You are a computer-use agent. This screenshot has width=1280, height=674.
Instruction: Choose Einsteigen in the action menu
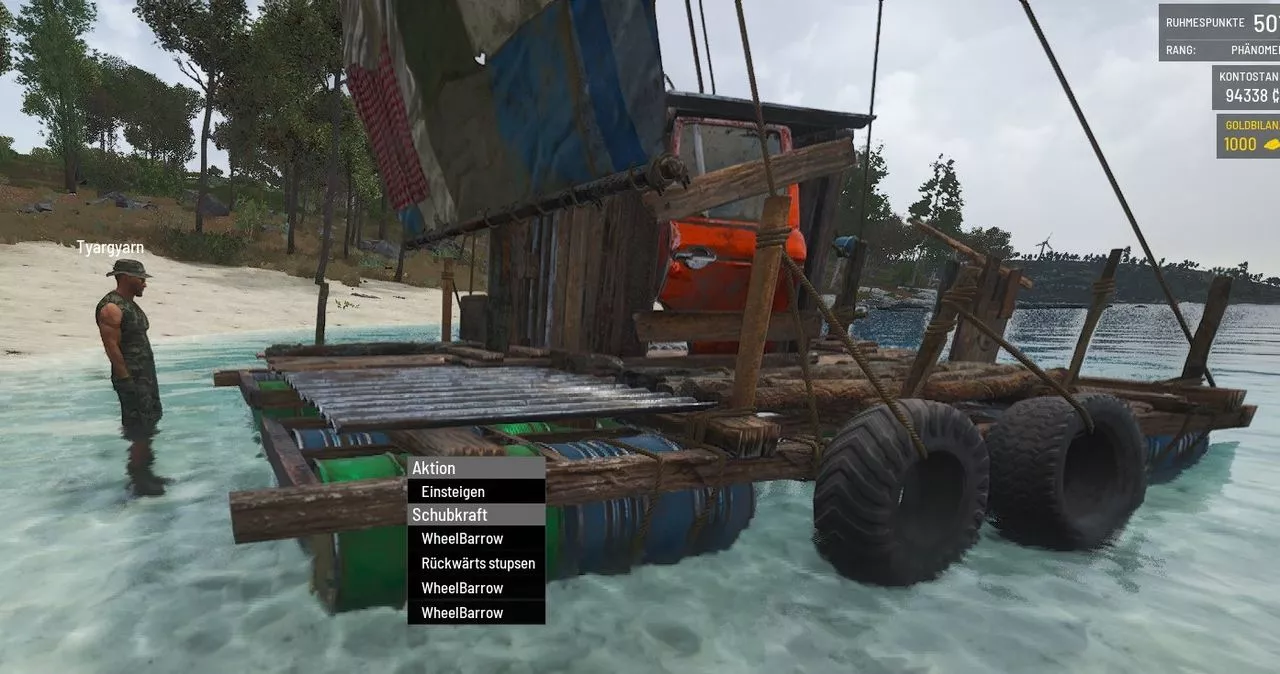tap(453, 492)
